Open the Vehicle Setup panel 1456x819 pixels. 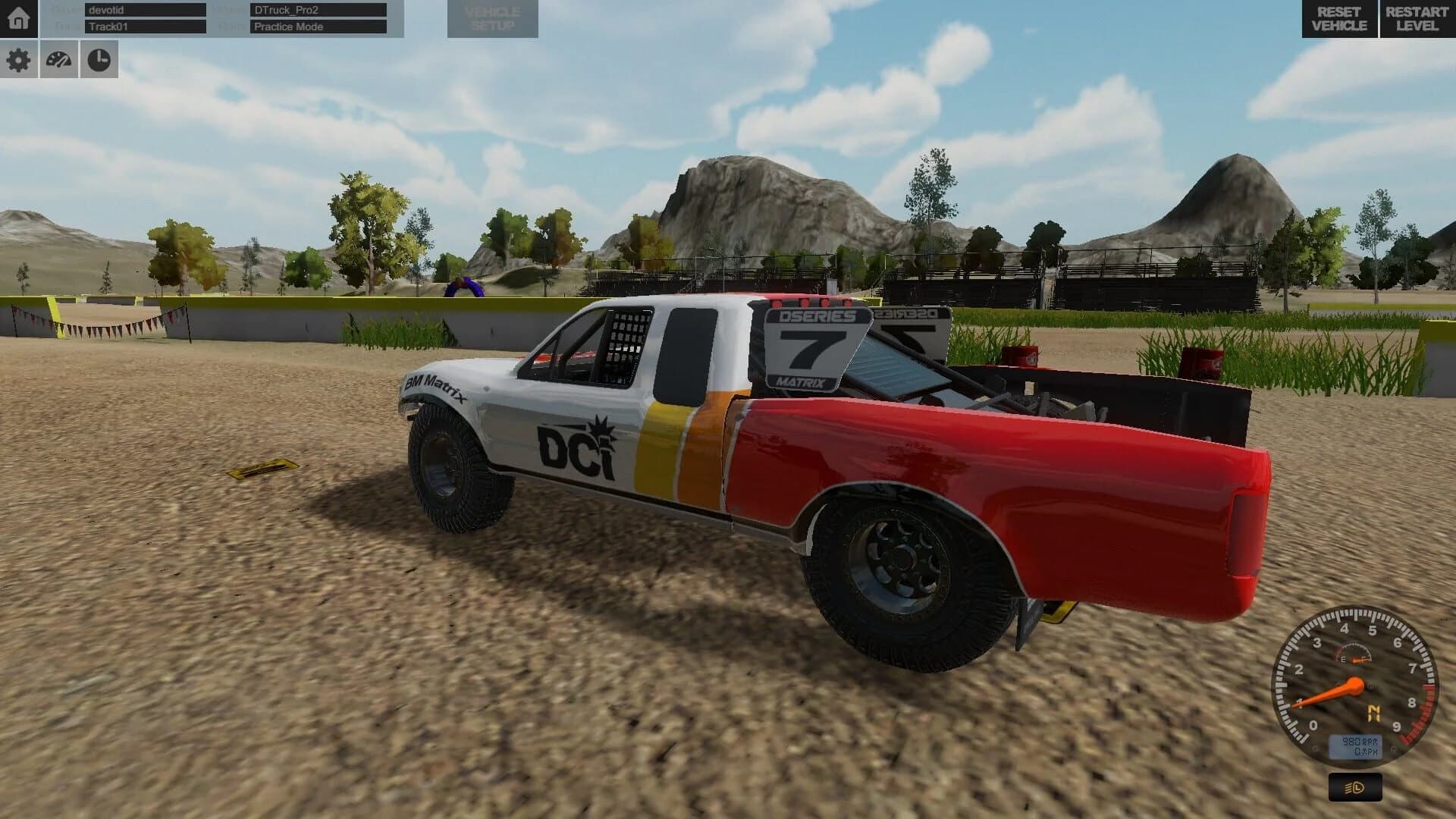(493, 17)
